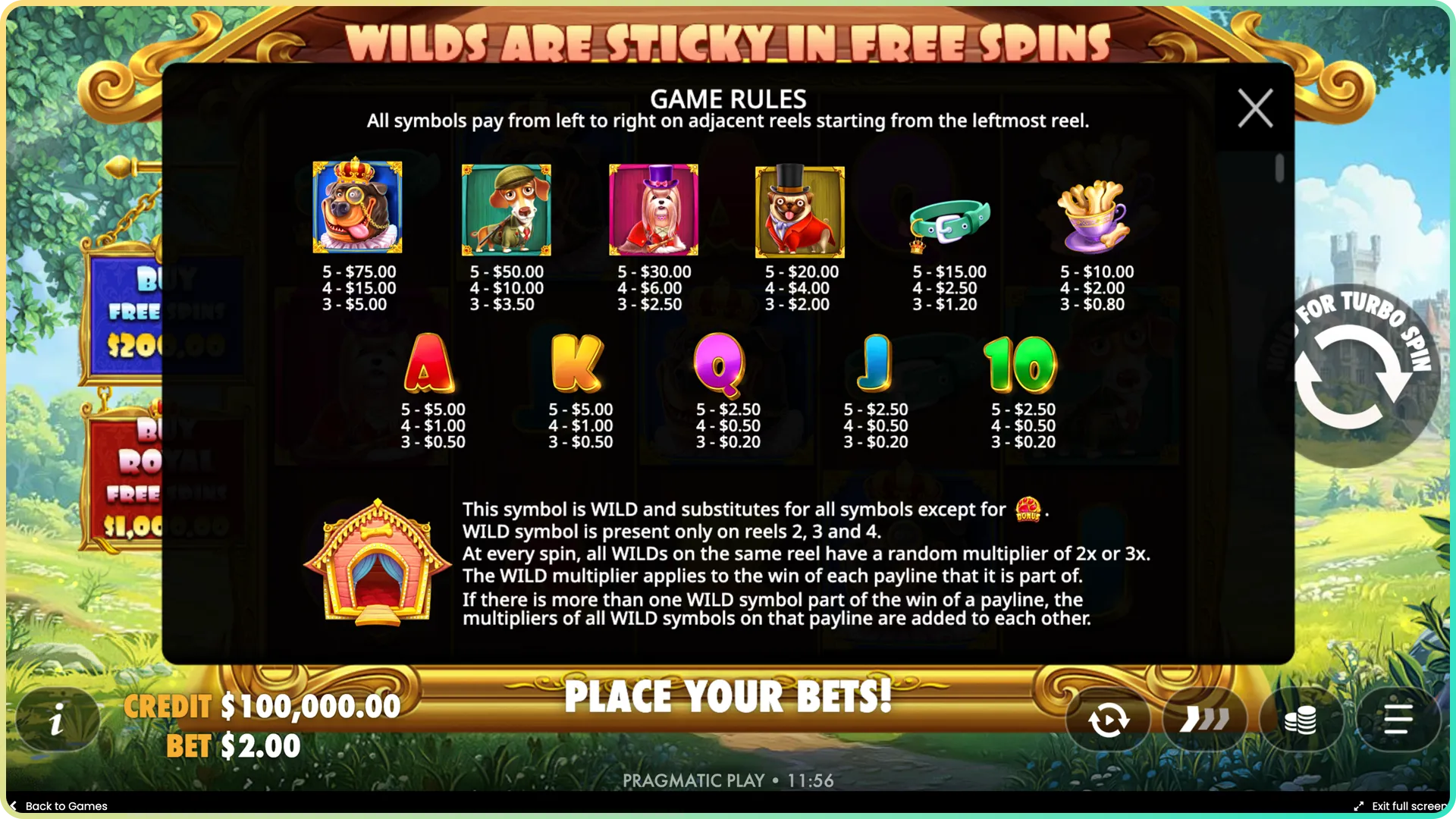The image size is (1456, 819).
Task: Open bet settings via coins icon
Action: point(1301,719)
